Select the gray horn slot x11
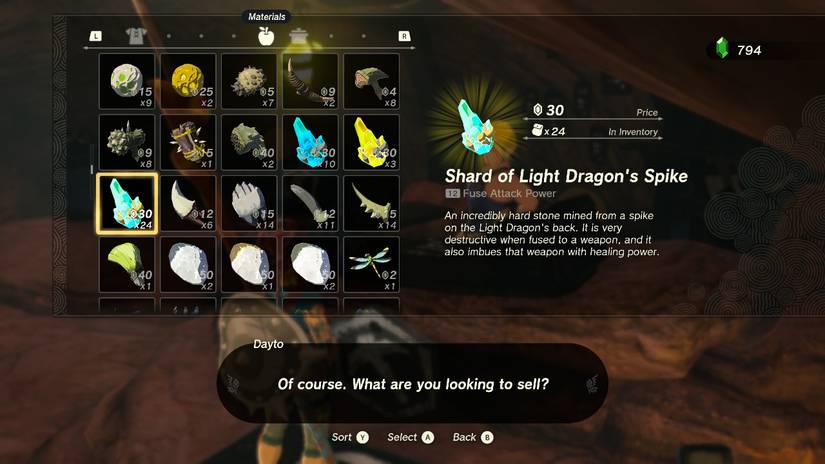 (310, 203)
